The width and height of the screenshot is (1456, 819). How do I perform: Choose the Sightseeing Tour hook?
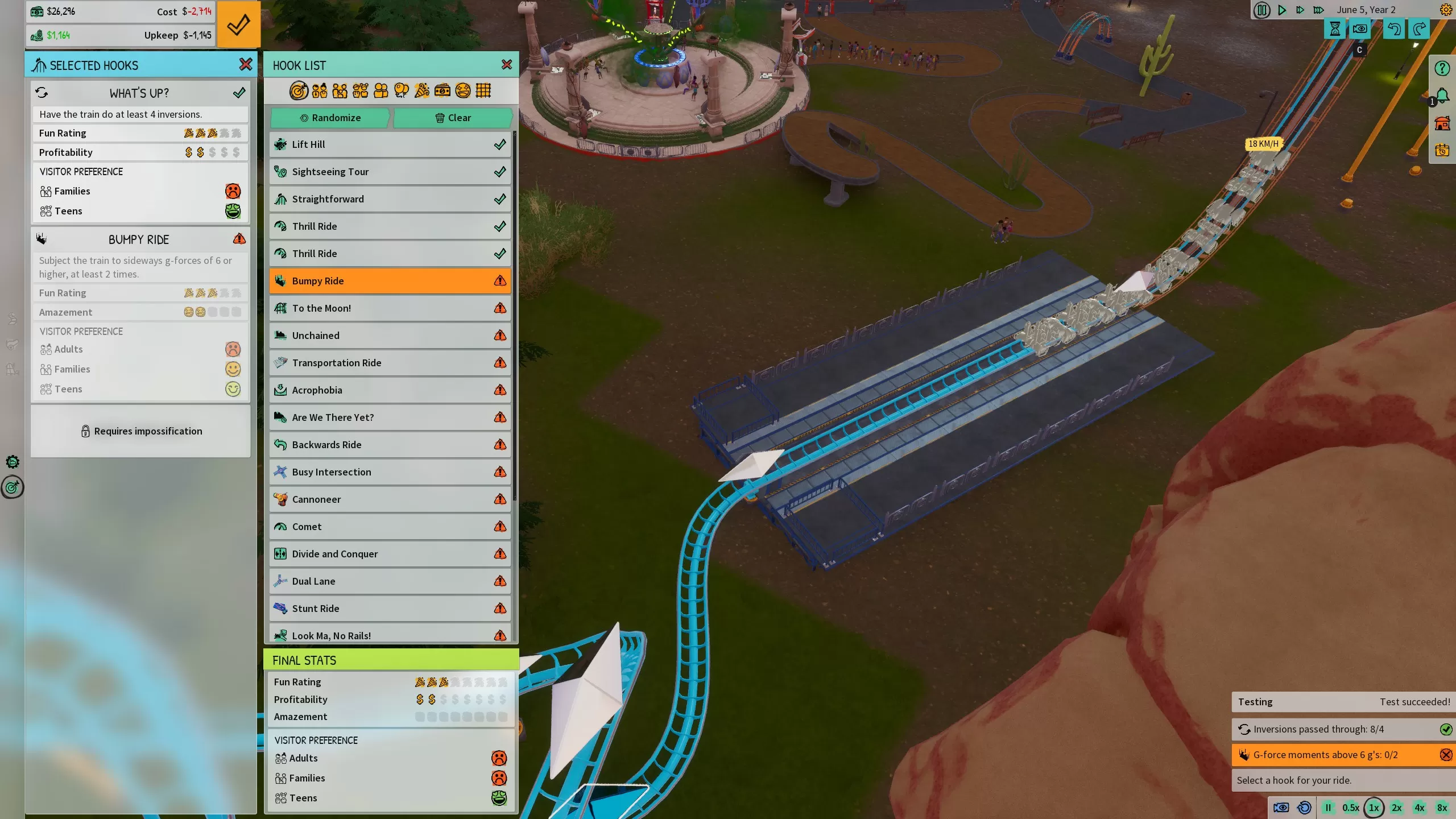click(390, 172)
